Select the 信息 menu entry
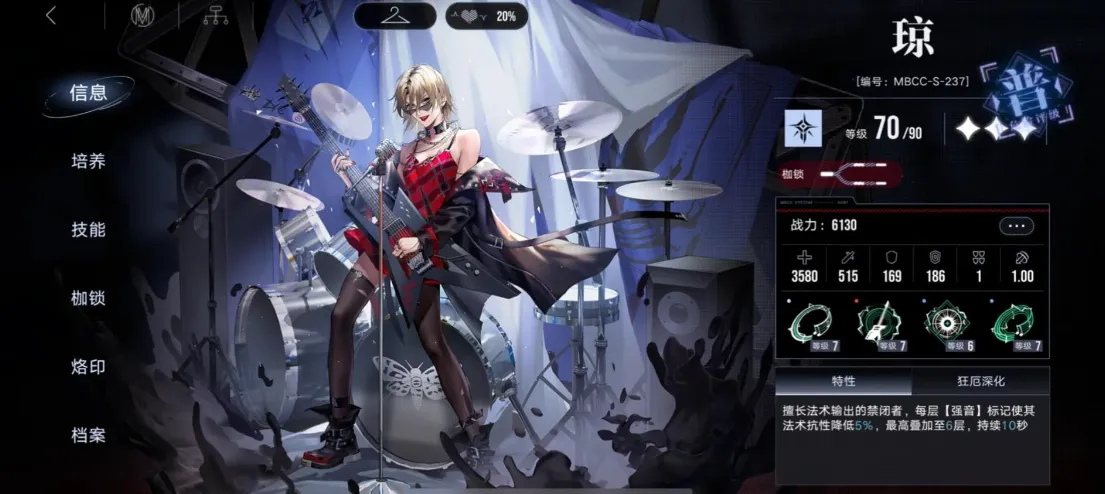1105x494 pixels. (88, 93)
